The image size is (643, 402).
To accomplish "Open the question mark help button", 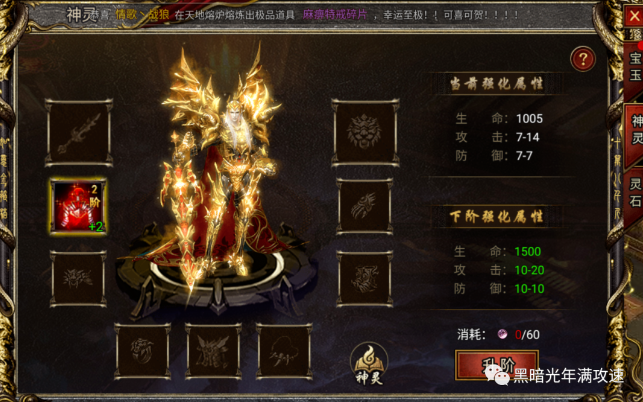I will tap(582, 59).
